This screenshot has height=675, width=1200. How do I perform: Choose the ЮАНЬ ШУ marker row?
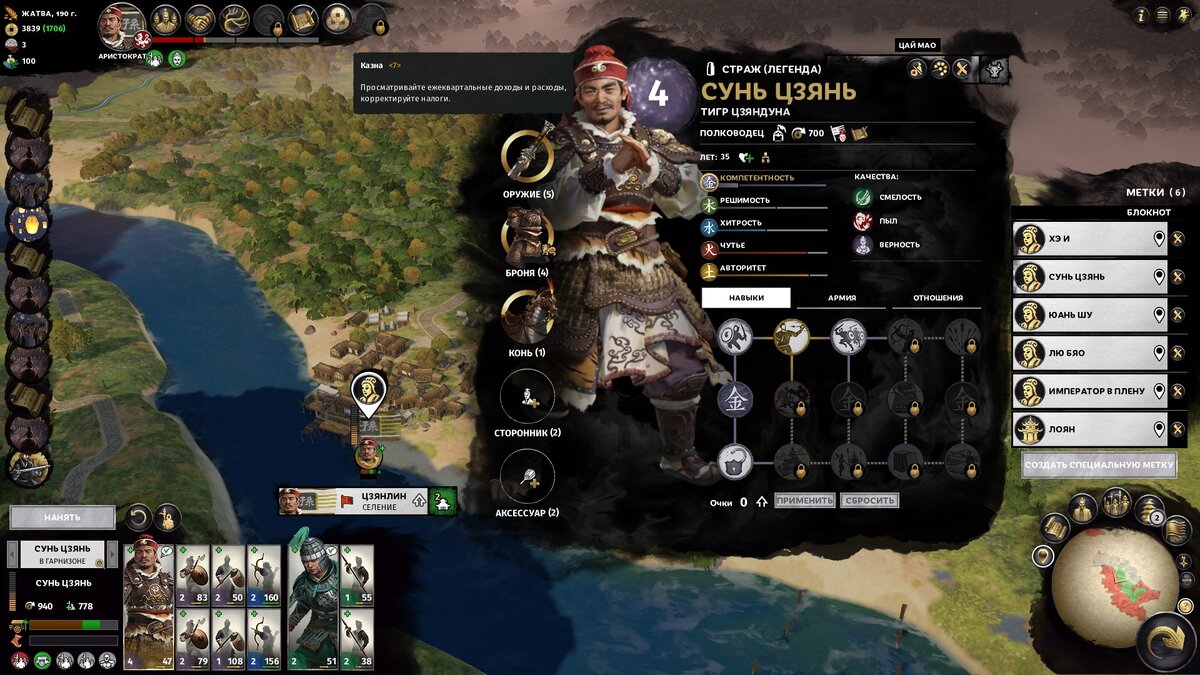click(1085, 315)
